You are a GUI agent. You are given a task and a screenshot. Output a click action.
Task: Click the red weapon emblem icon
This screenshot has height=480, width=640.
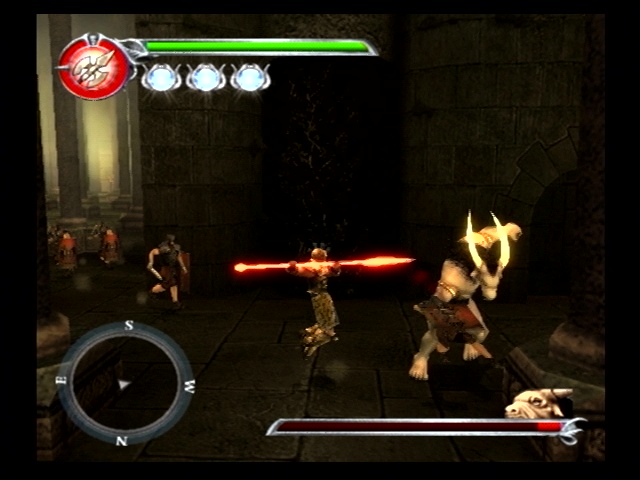point(93,67)
